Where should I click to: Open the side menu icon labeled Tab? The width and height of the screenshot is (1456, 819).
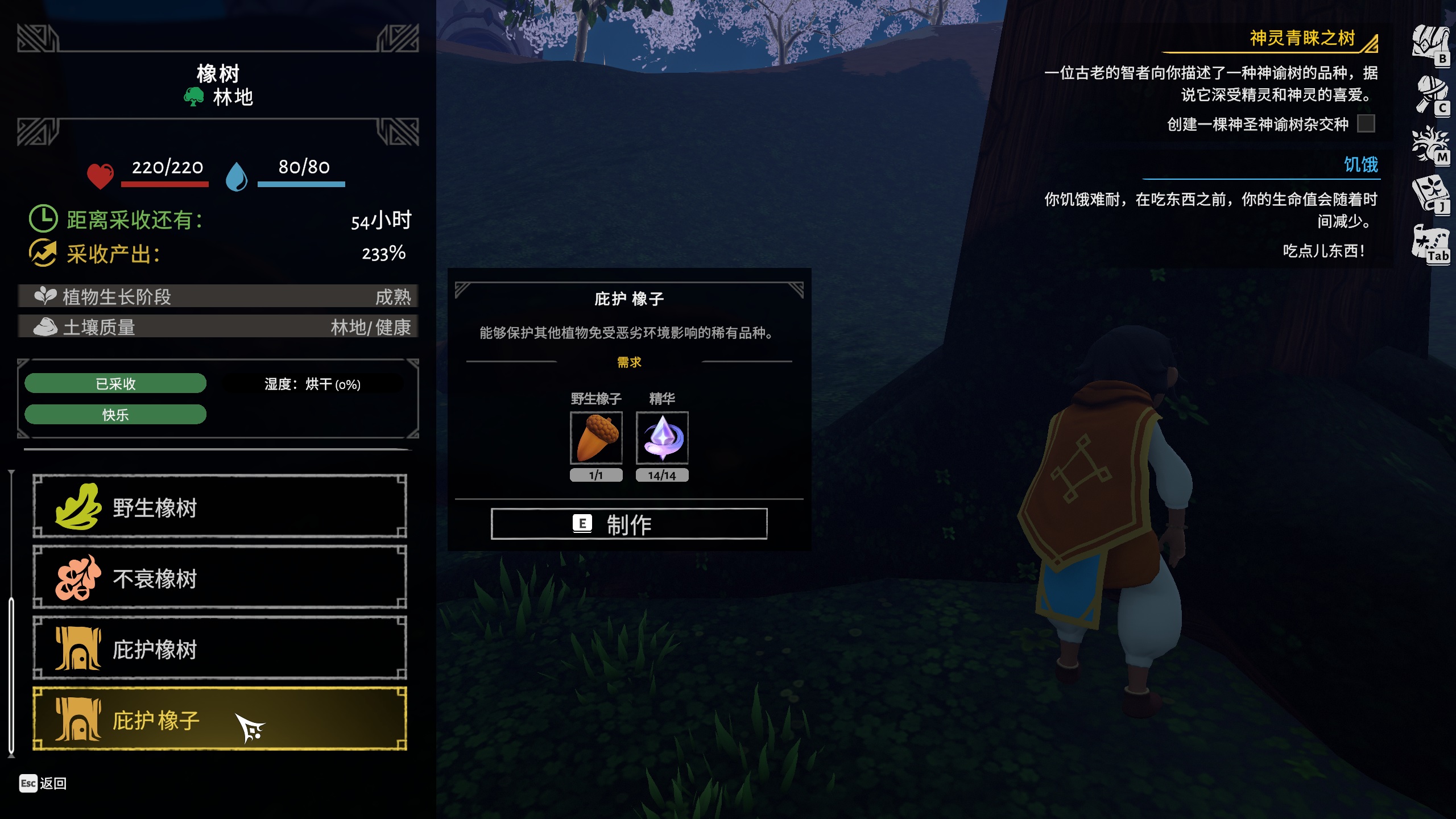click(x=1430, y=245)
